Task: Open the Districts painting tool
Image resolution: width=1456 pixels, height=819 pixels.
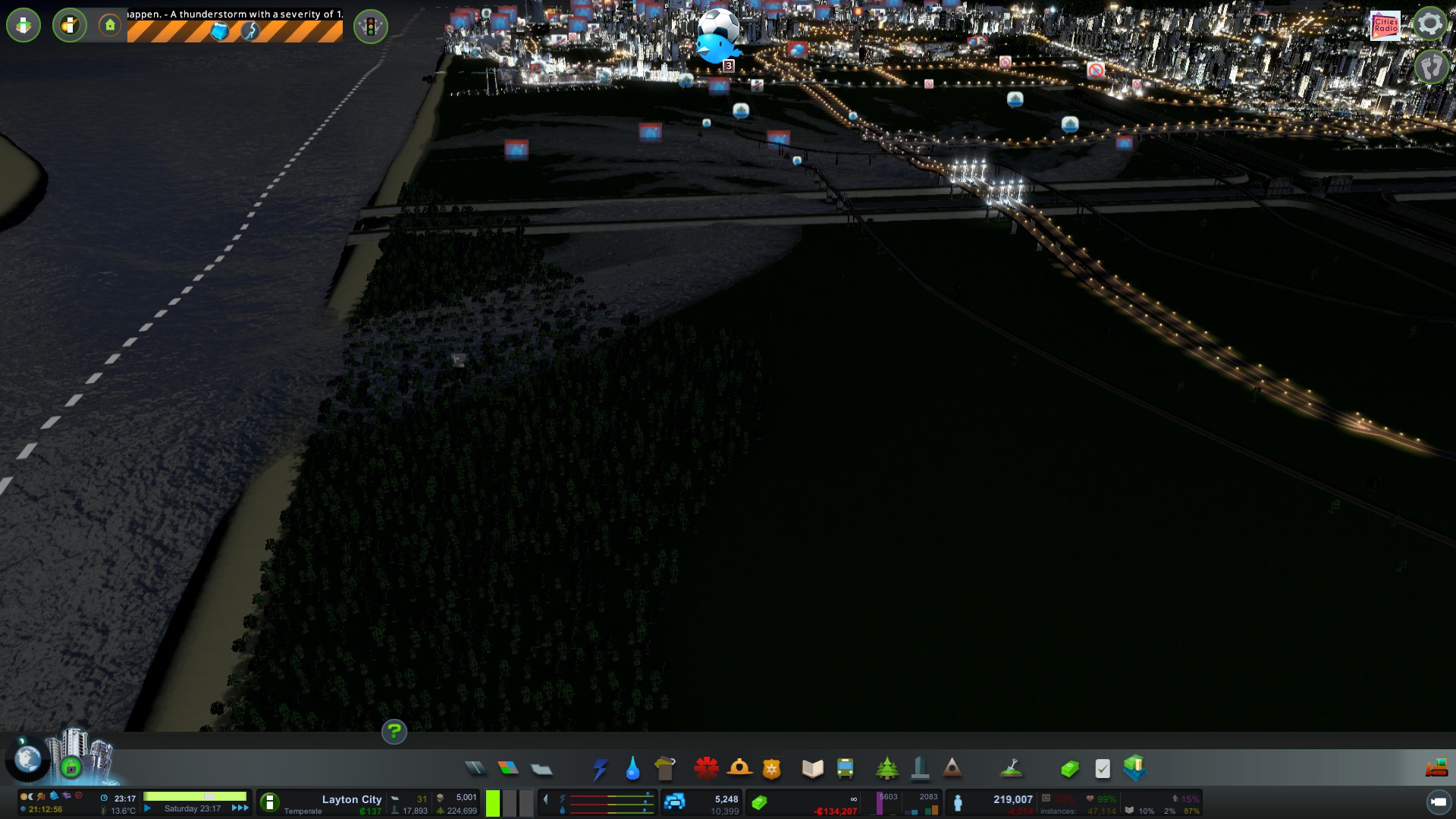Action: pos(541,769)
